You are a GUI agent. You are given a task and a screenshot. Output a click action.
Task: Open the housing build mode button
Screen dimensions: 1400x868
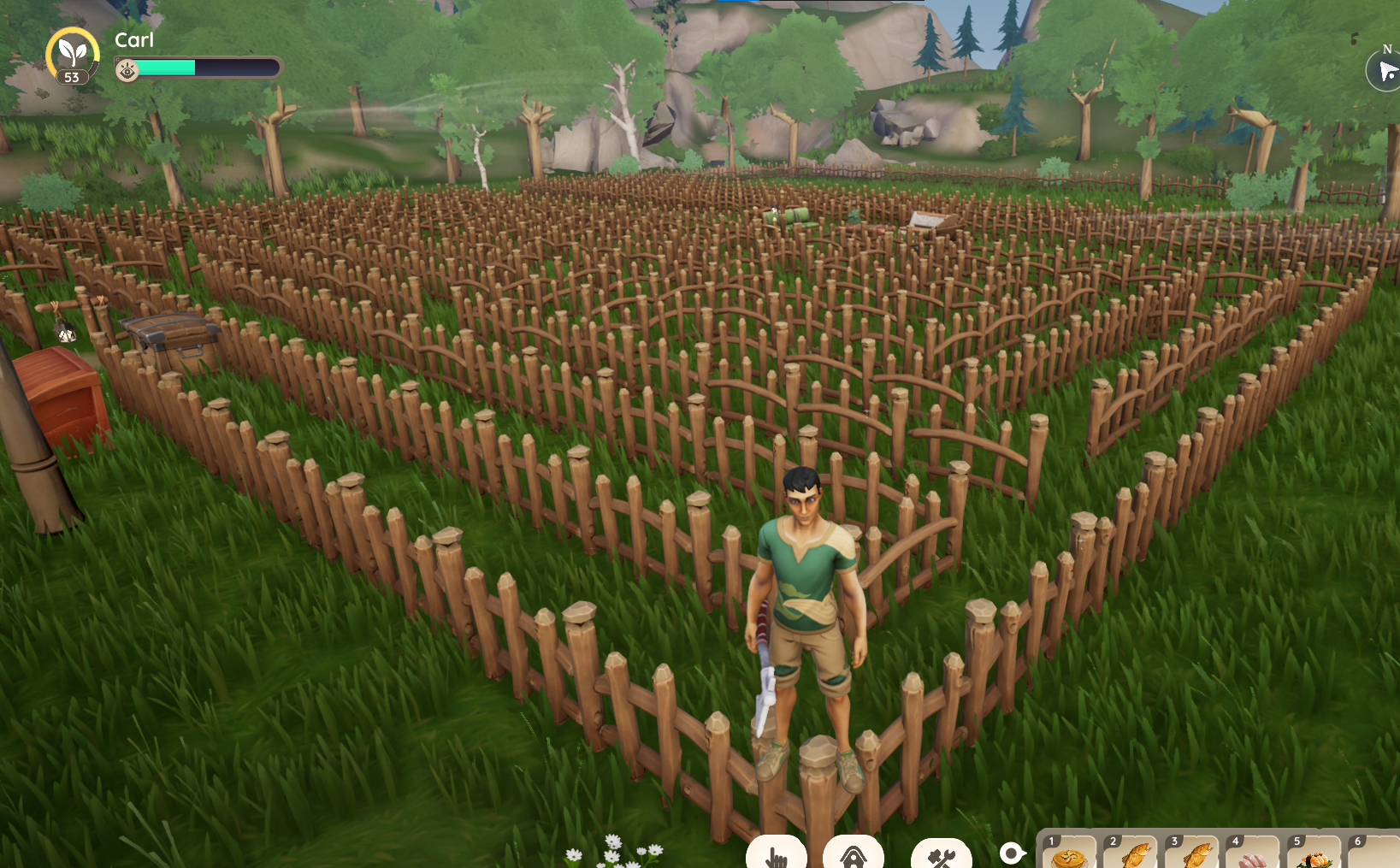coord(853,854)
